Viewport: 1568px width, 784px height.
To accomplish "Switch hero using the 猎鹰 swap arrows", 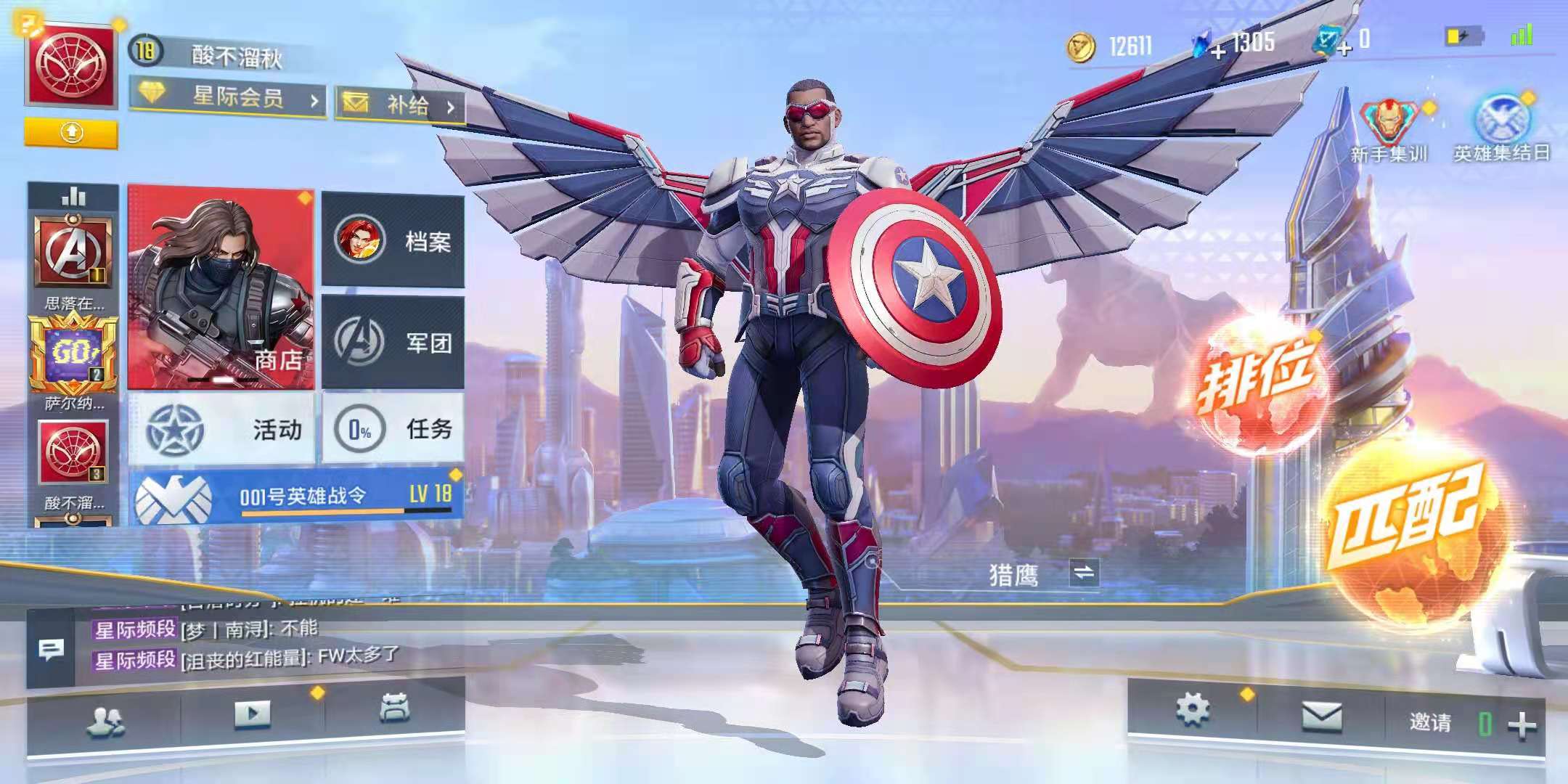I will pyautogui.click(x=1084, y=573).
